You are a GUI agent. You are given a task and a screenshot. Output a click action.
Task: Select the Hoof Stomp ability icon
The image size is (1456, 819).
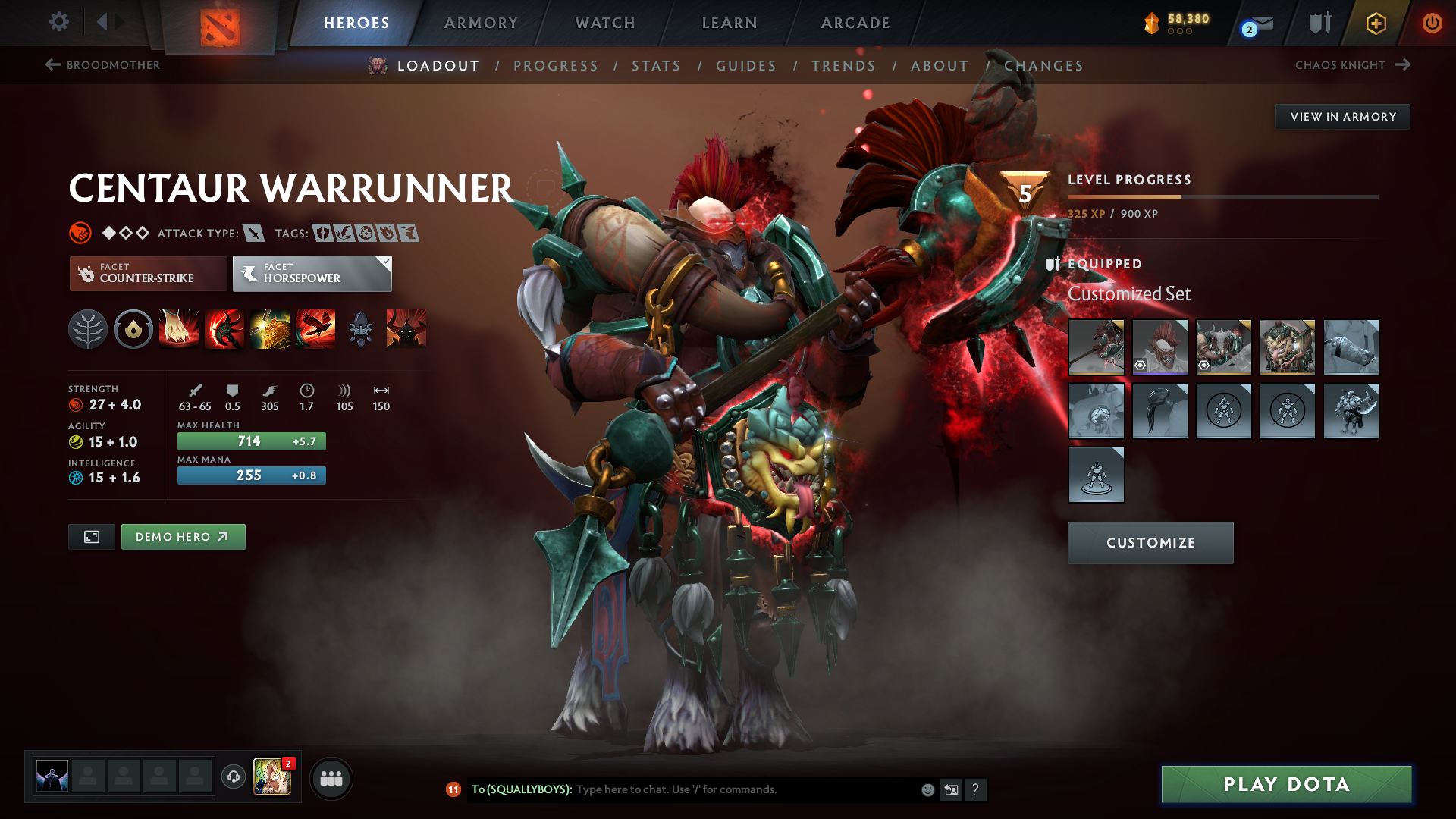(179, 328)
